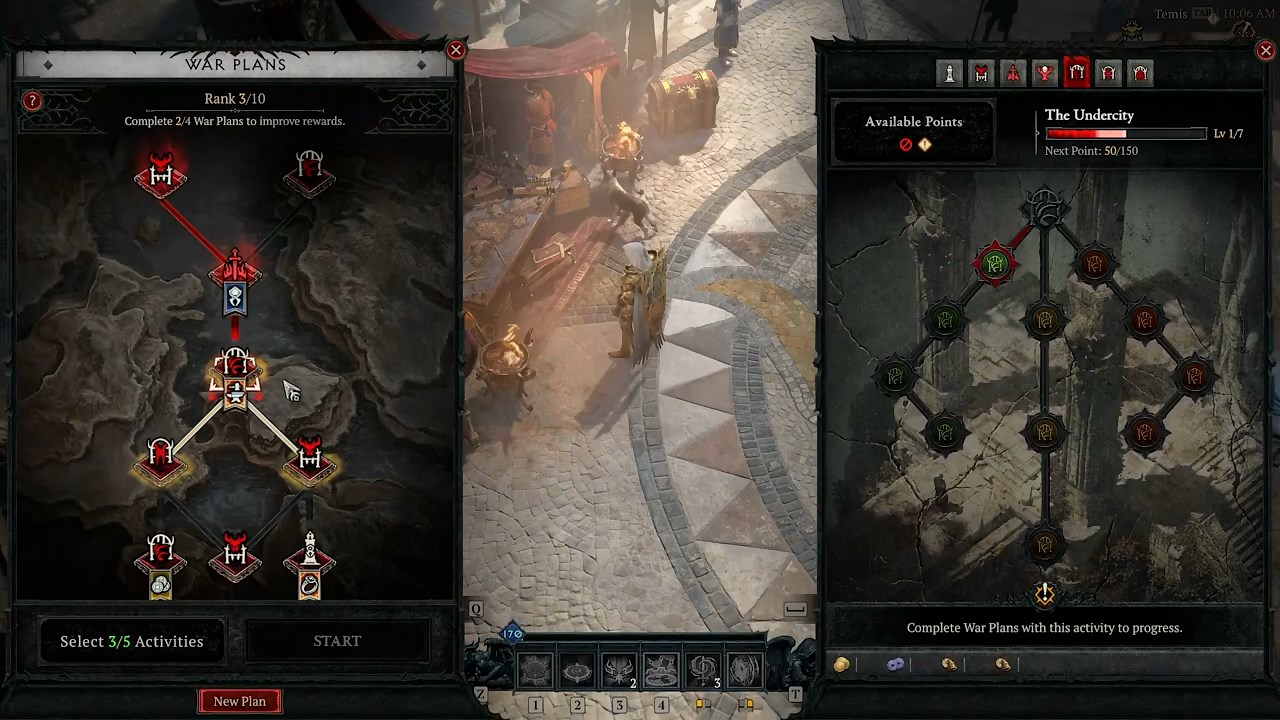
Task: Switch to the last activity tab
Action: [1140, 73]
